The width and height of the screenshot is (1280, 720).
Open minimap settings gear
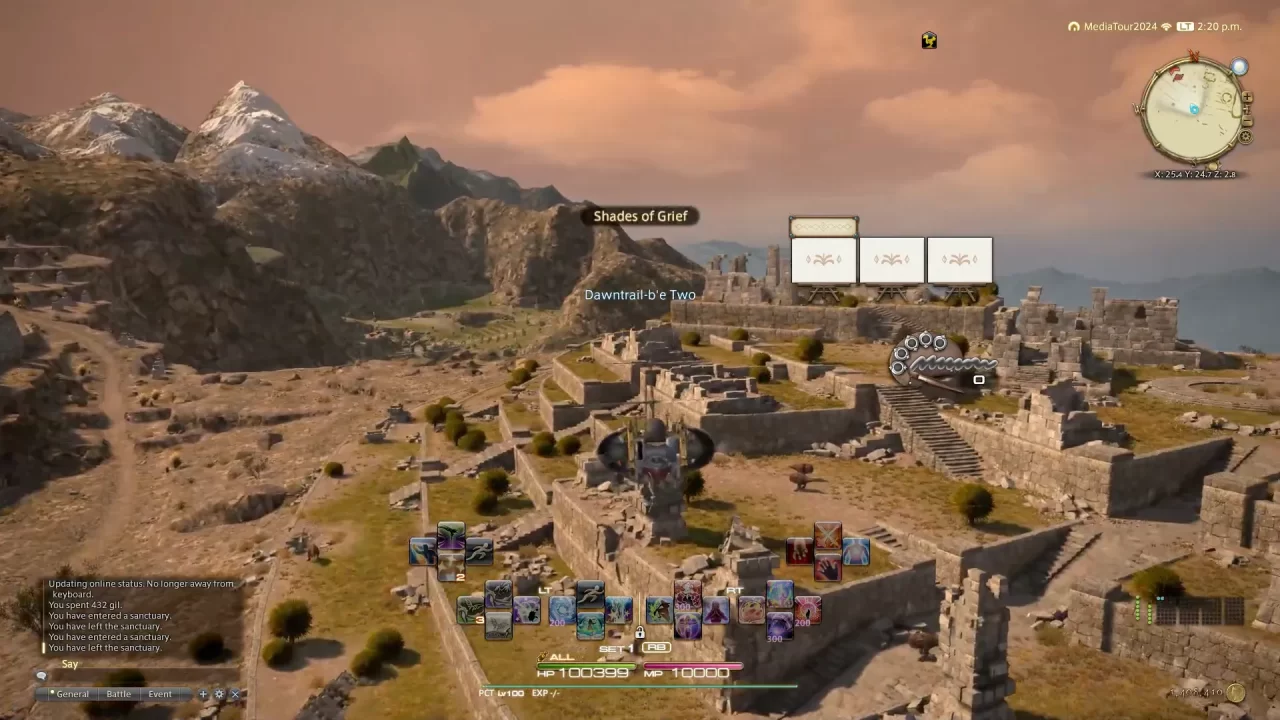1246,137
